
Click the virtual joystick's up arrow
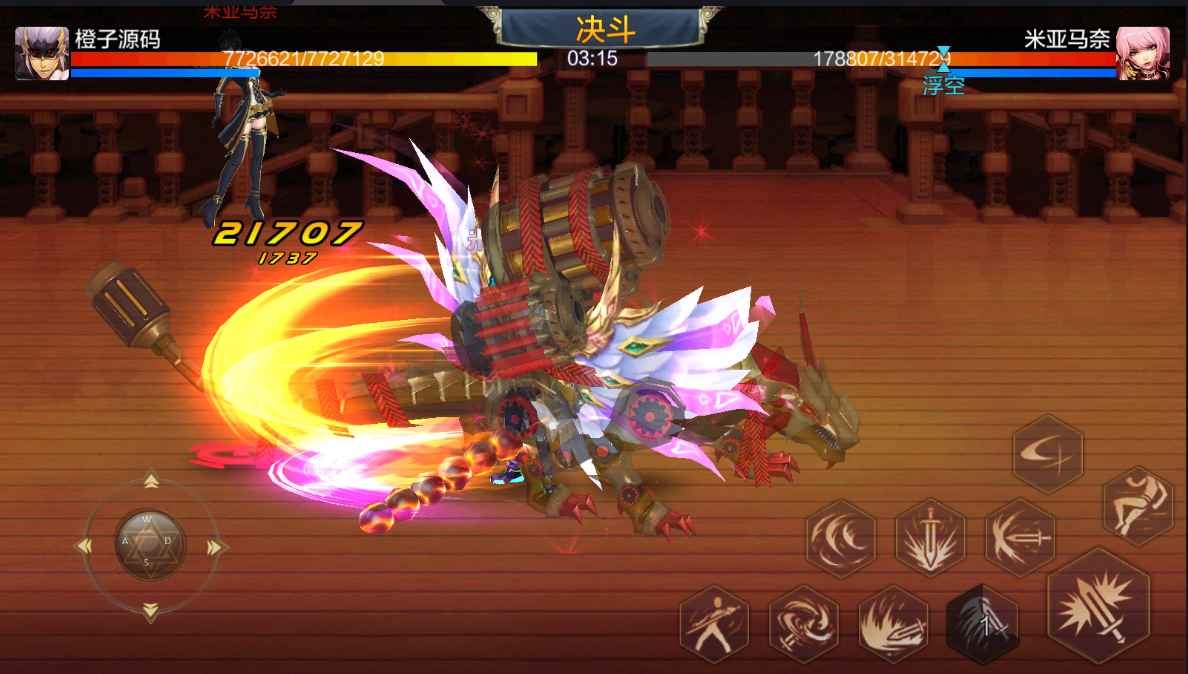point(150,482)
